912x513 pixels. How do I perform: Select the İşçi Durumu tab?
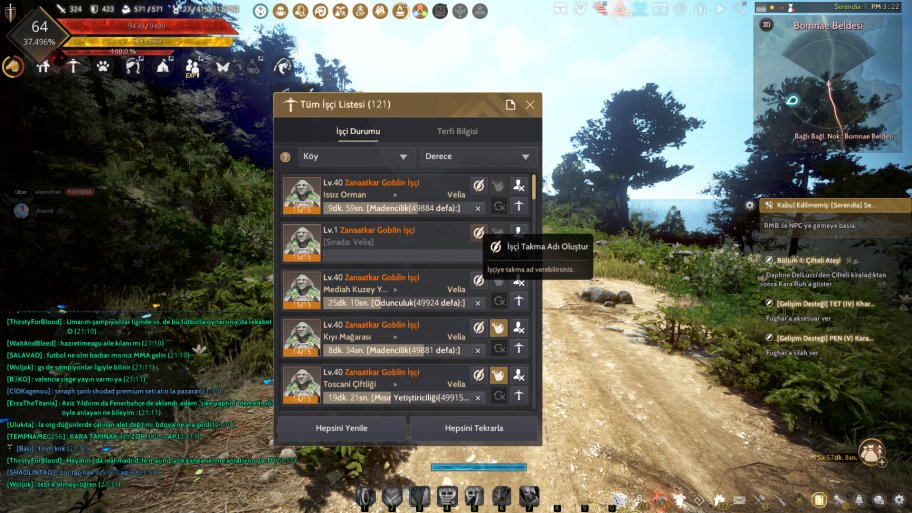point(357,132)
